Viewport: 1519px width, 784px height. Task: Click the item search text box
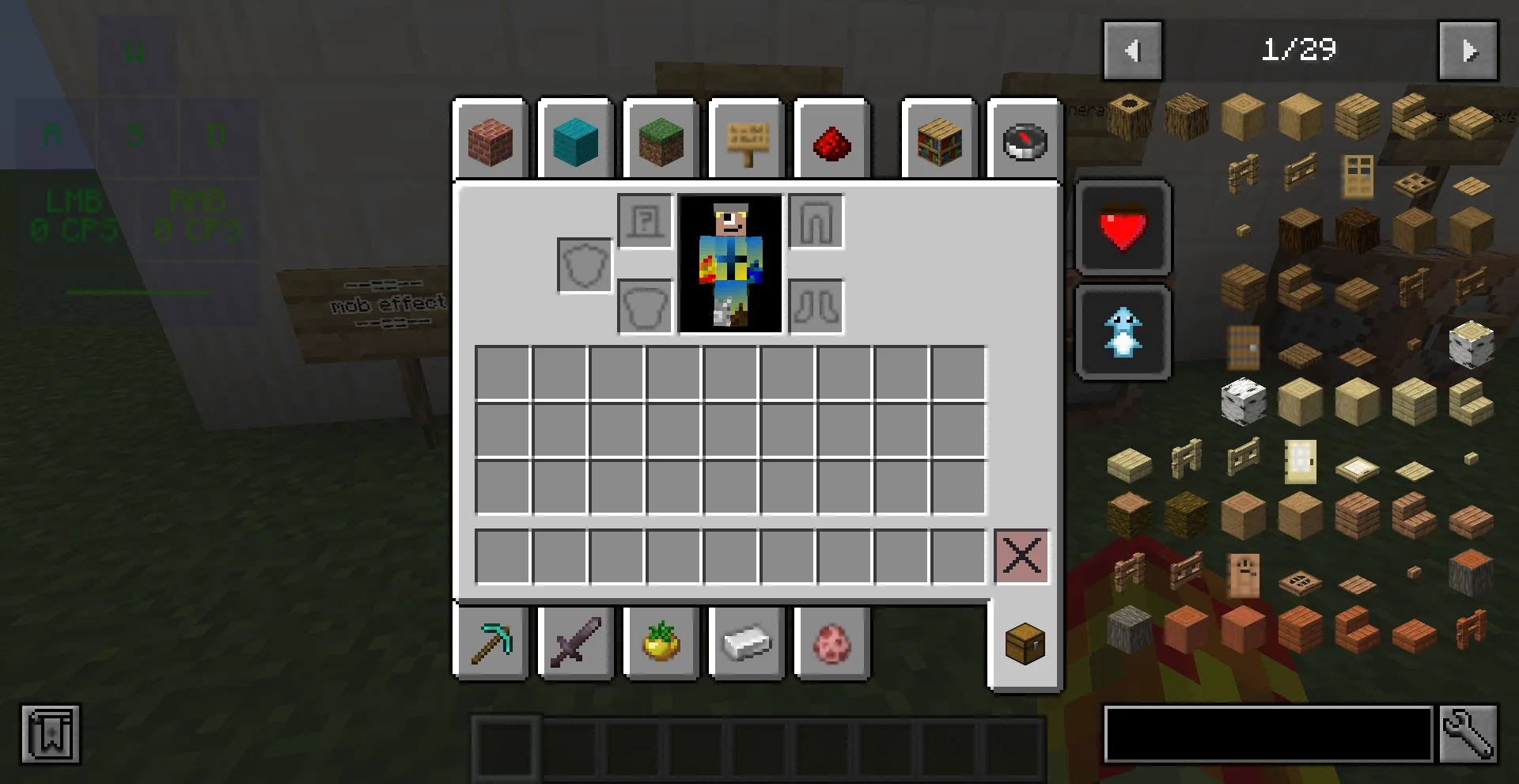[1267, 734]
